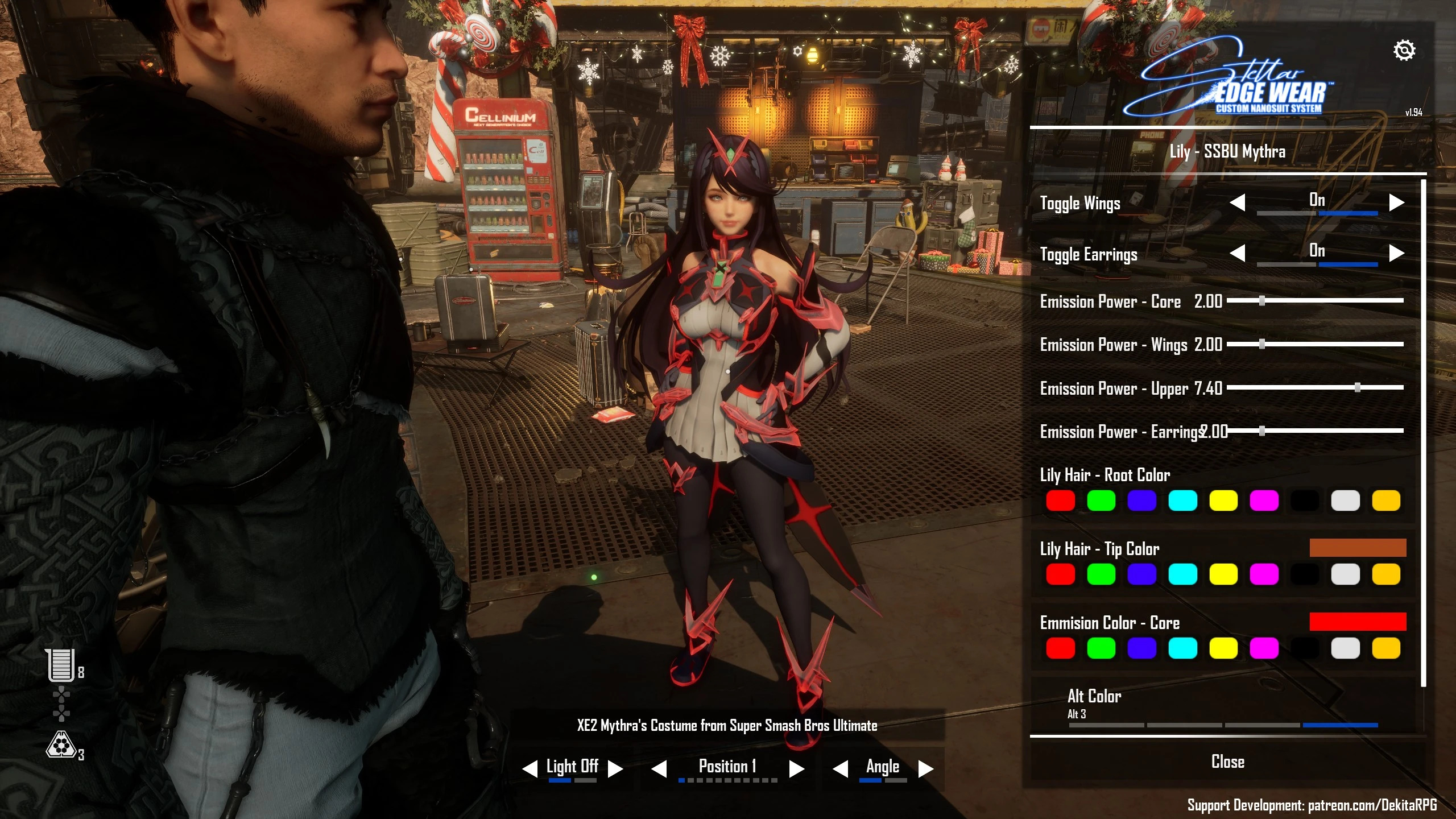
Task: Set the Emission Power Upper slider handle
Action: (1357, 387)
